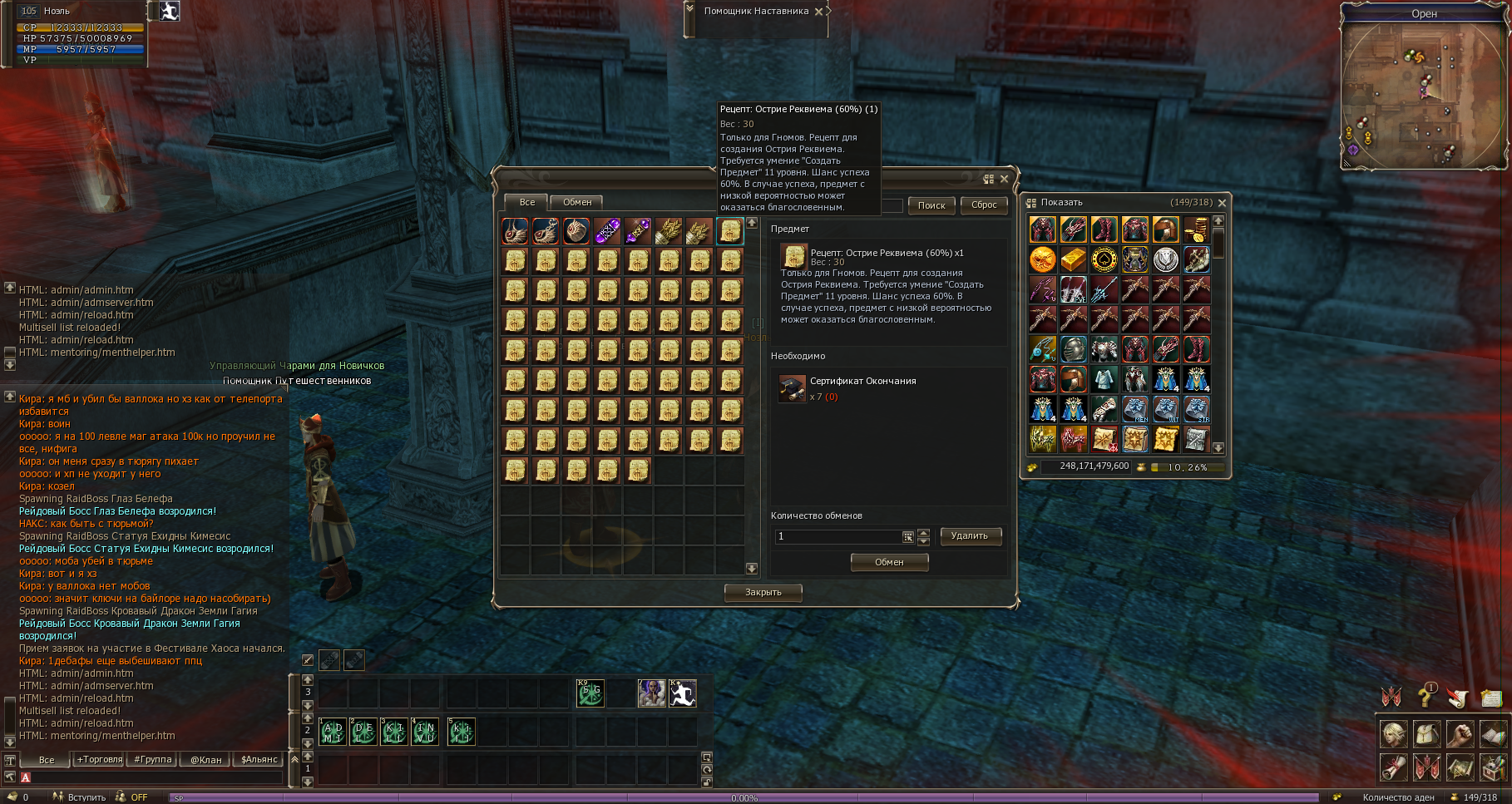
Task: Open the Орен minimap
Action: tap(1424, 91)
